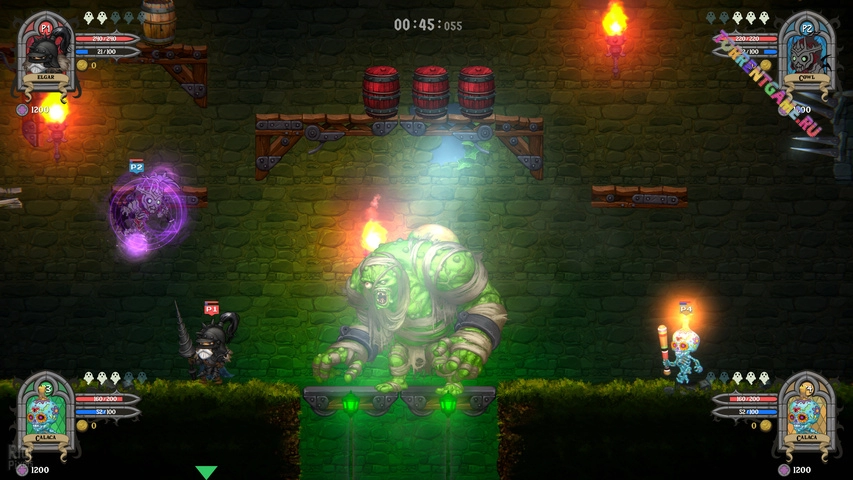The width and height of the screenshot is (853, 480).
Task: Click Elgar's gold coin icon
Action: (82, 65)
